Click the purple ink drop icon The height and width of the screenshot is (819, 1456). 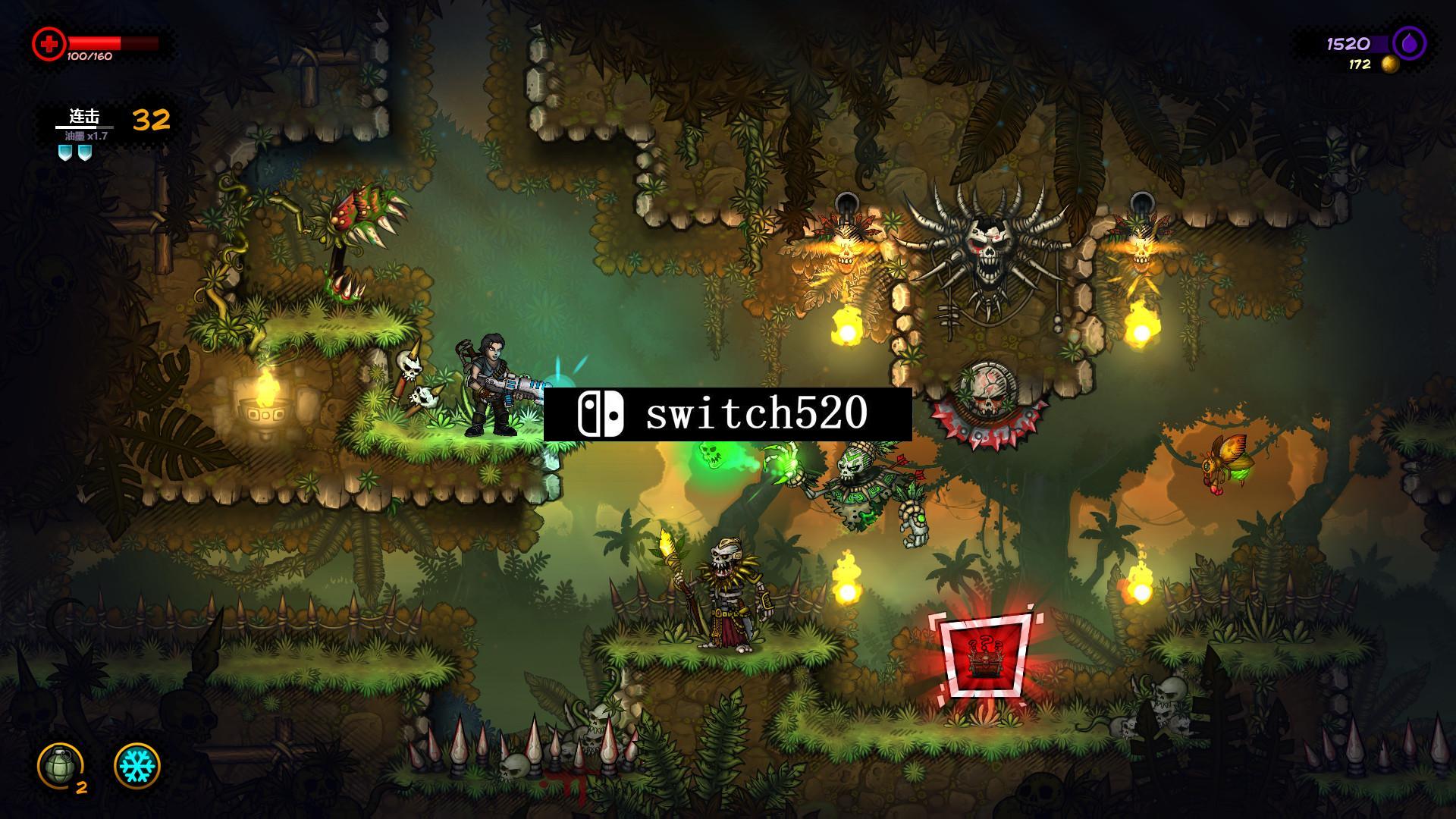pyautogui.click(x=1408, y=43)
